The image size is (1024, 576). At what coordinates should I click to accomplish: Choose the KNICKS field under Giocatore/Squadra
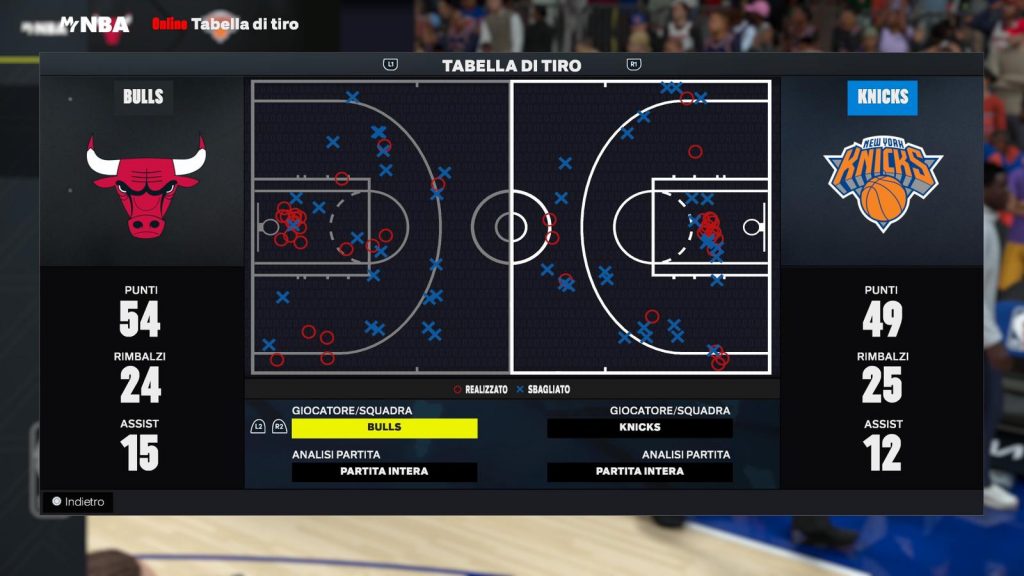click(640, 428)
